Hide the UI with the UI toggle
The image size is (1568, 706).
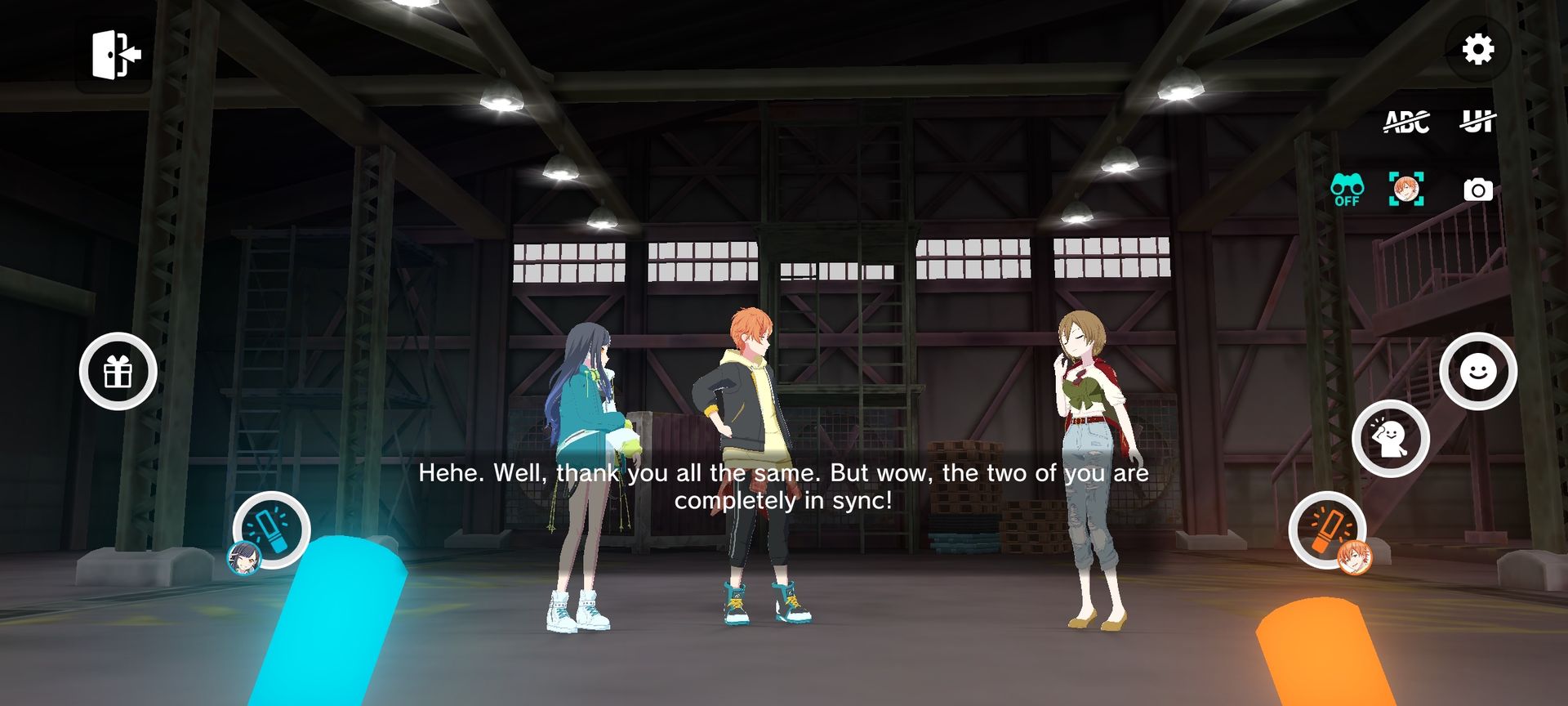click(1477, 122)
